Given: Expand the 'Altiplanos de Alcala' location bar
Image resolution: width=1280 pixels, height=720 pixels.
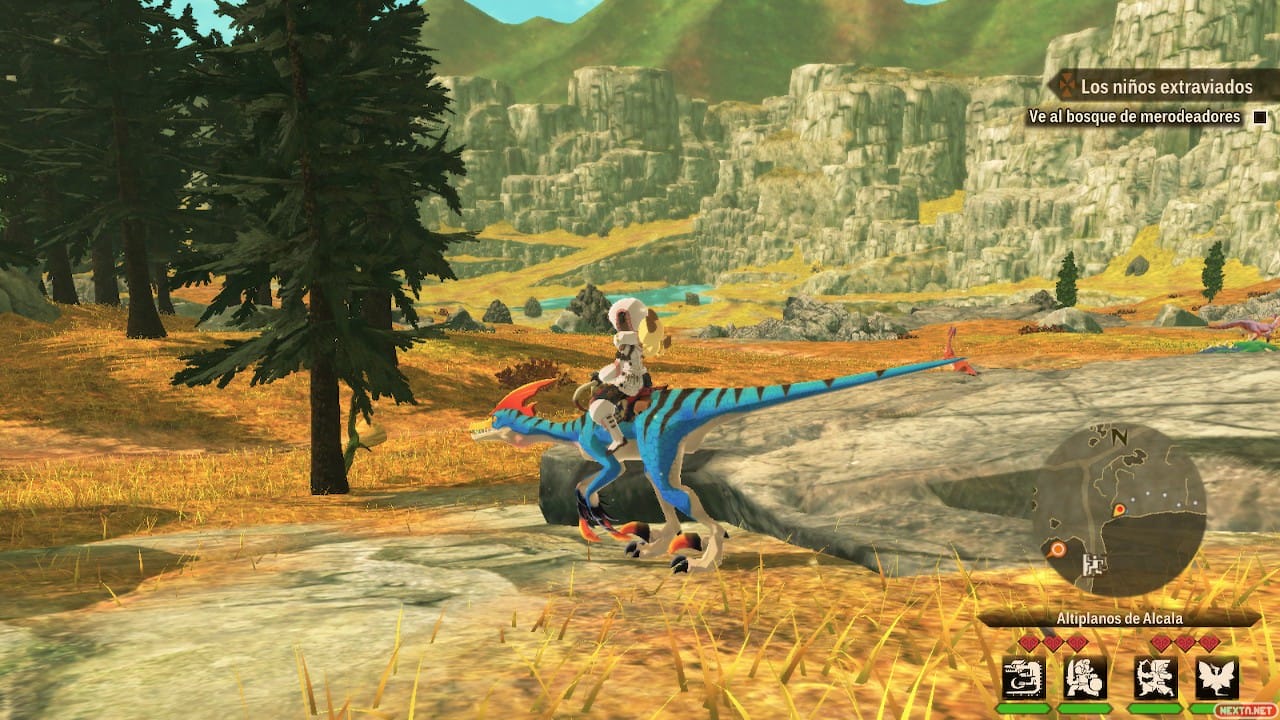Looking at the screenshot, I should 1118,618.
